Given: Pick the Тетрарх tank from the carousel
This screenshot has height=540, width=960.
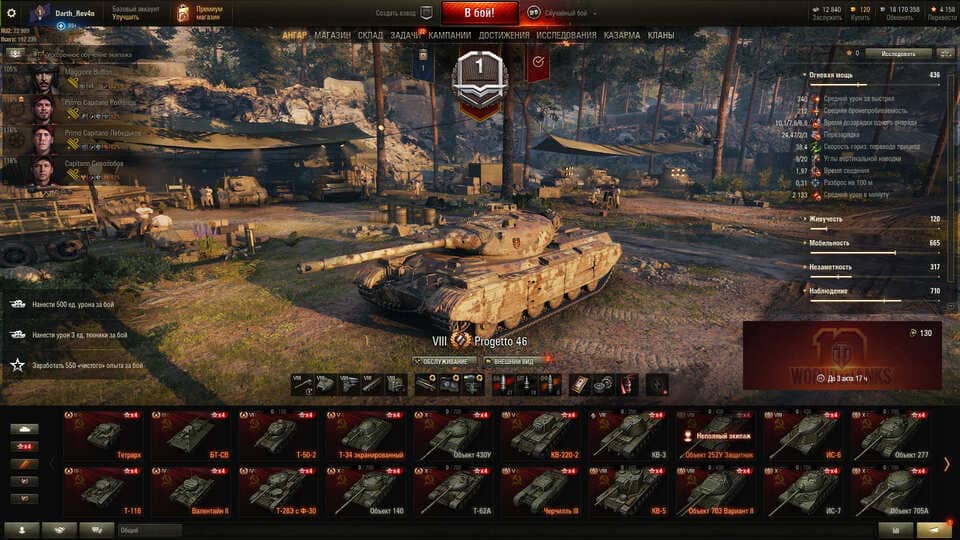Looking at the screenshot, I should [103, 435].
